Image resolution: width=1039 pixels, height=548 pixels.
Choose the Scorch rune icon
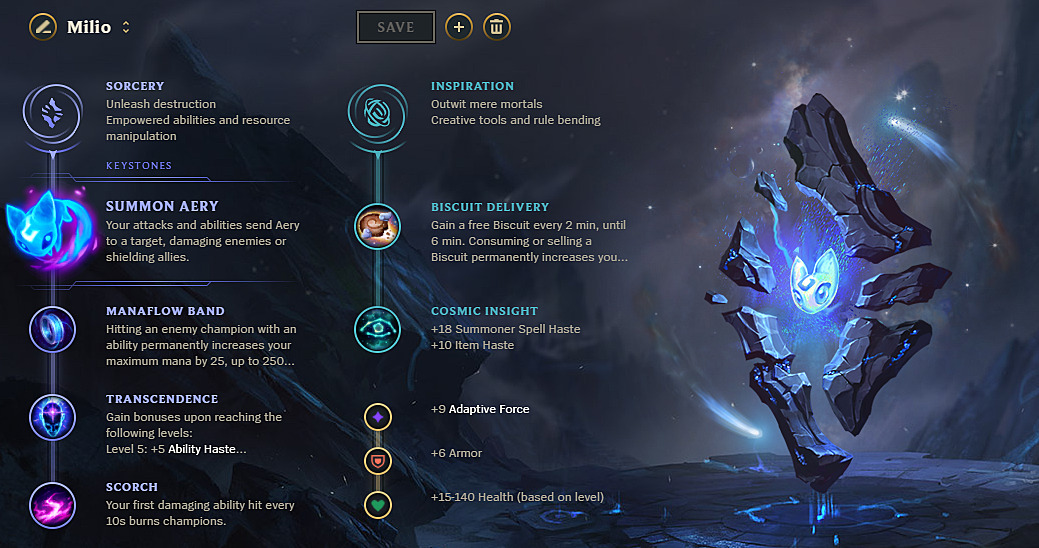tap(51, 504)
